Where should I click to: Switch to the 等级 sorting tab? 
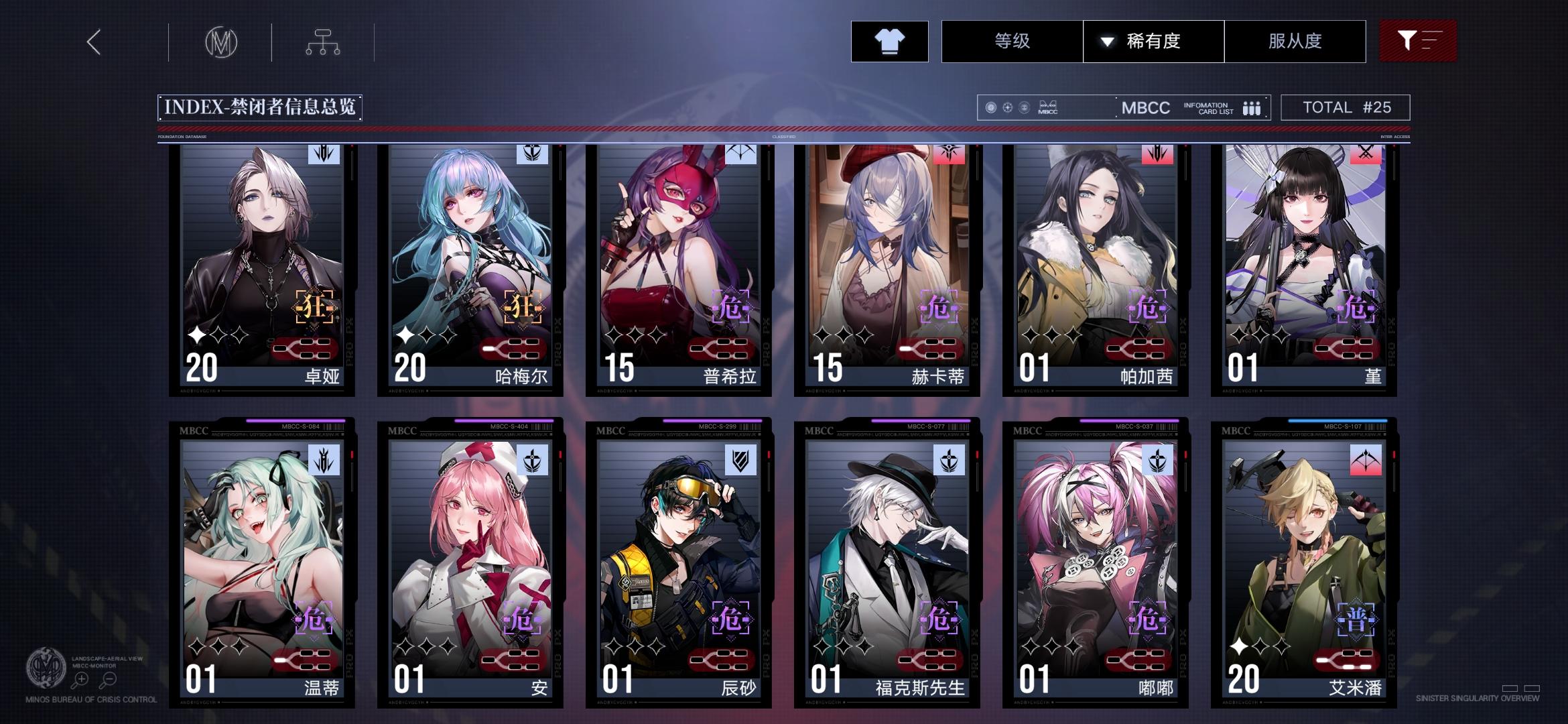1011,42
